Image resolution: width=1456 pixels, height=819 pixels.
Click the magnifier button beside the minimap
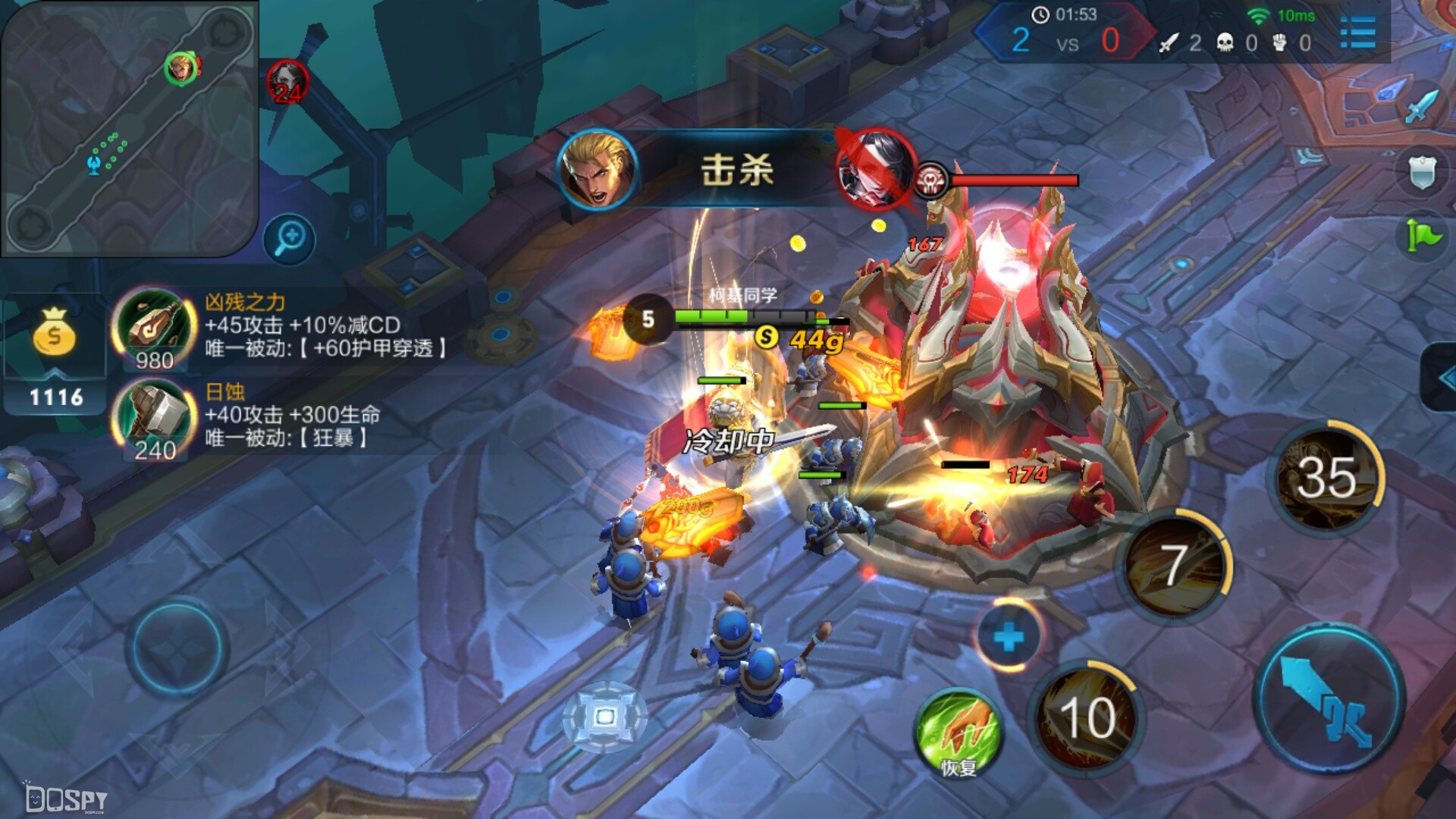pos(290,239)
